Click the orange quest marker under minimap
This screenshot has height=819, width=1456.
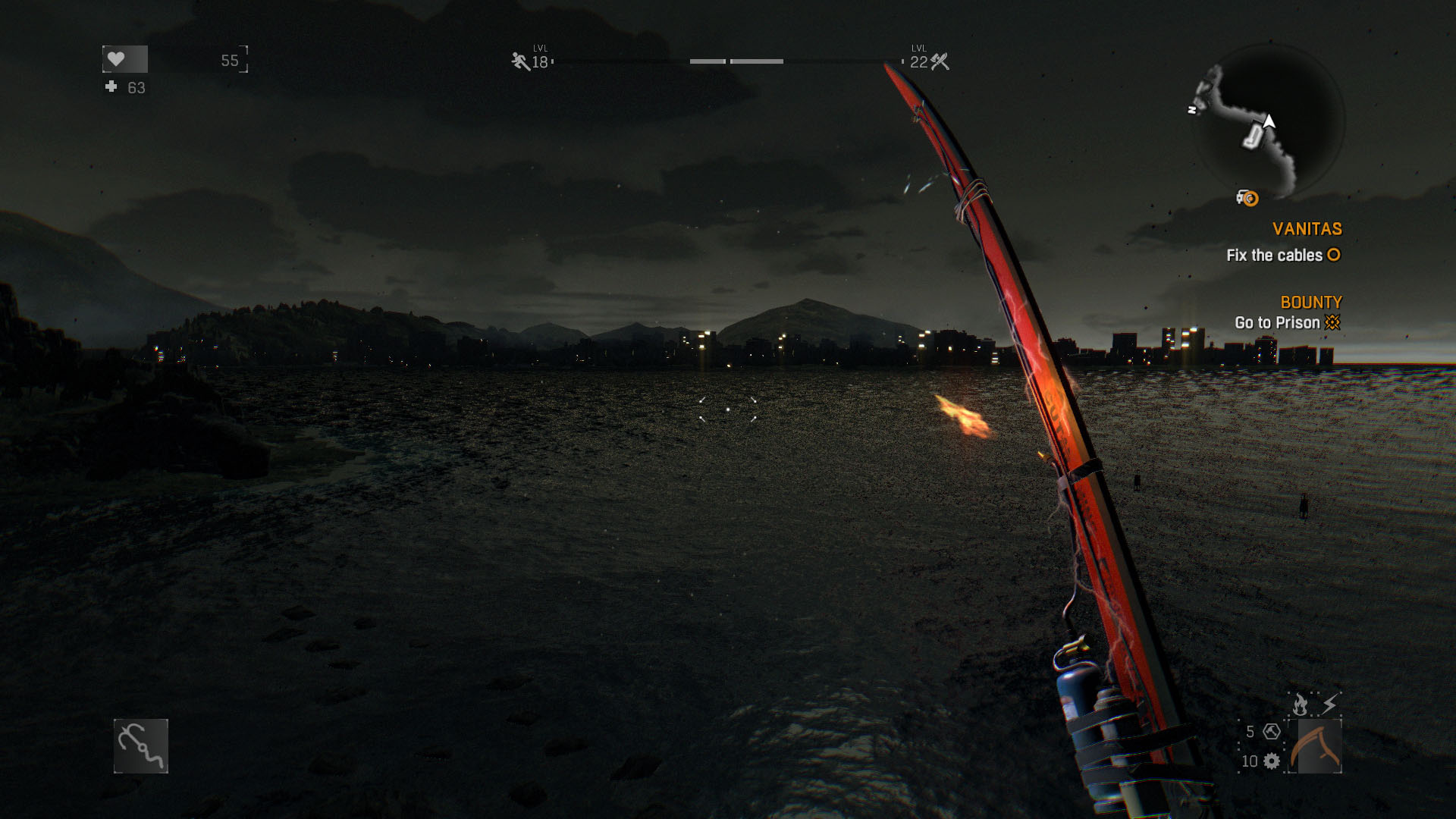[x=1248, y=199]
